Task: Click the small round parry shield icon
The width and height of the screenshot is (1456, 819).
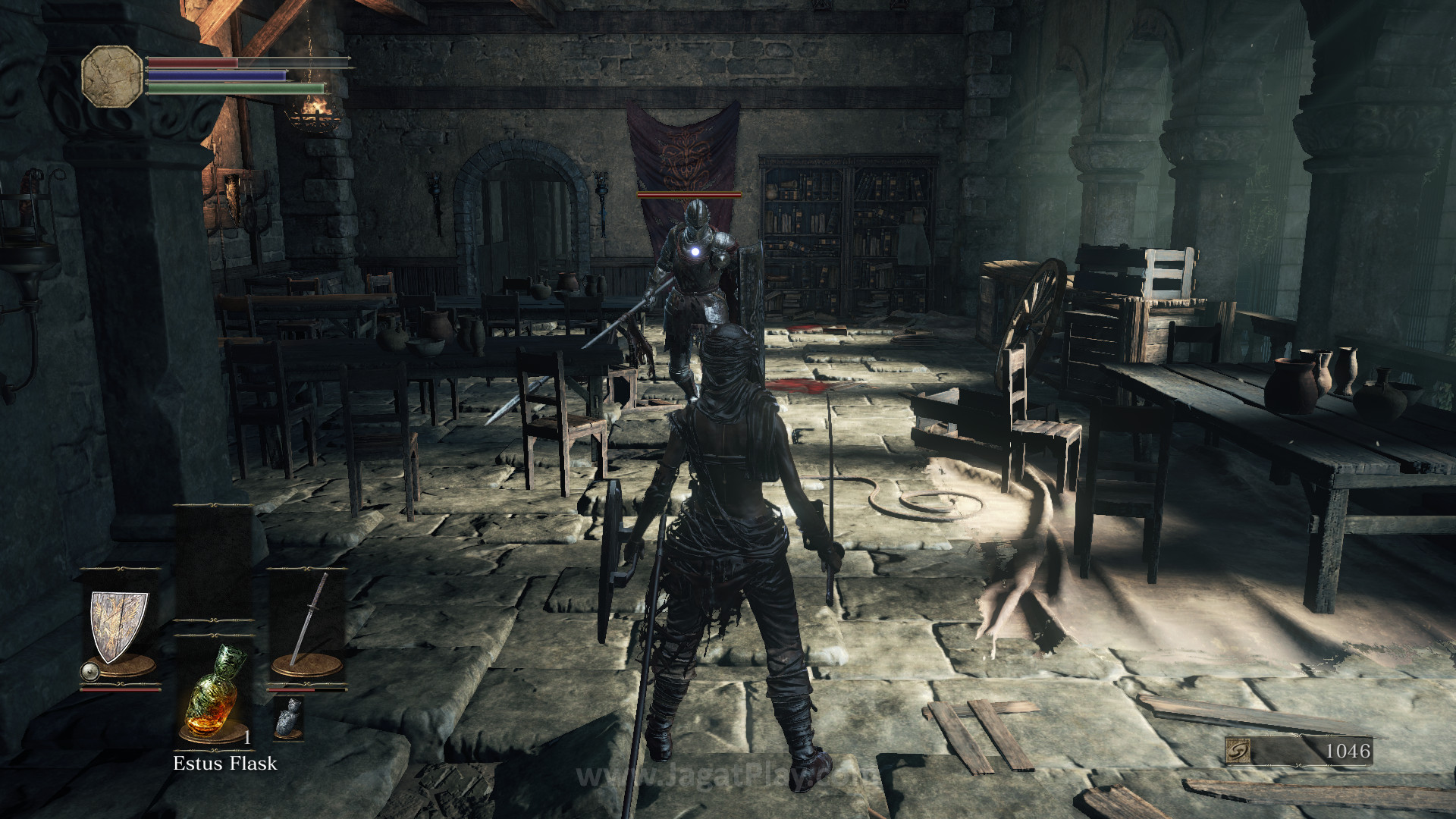Action: click(90, 671)
